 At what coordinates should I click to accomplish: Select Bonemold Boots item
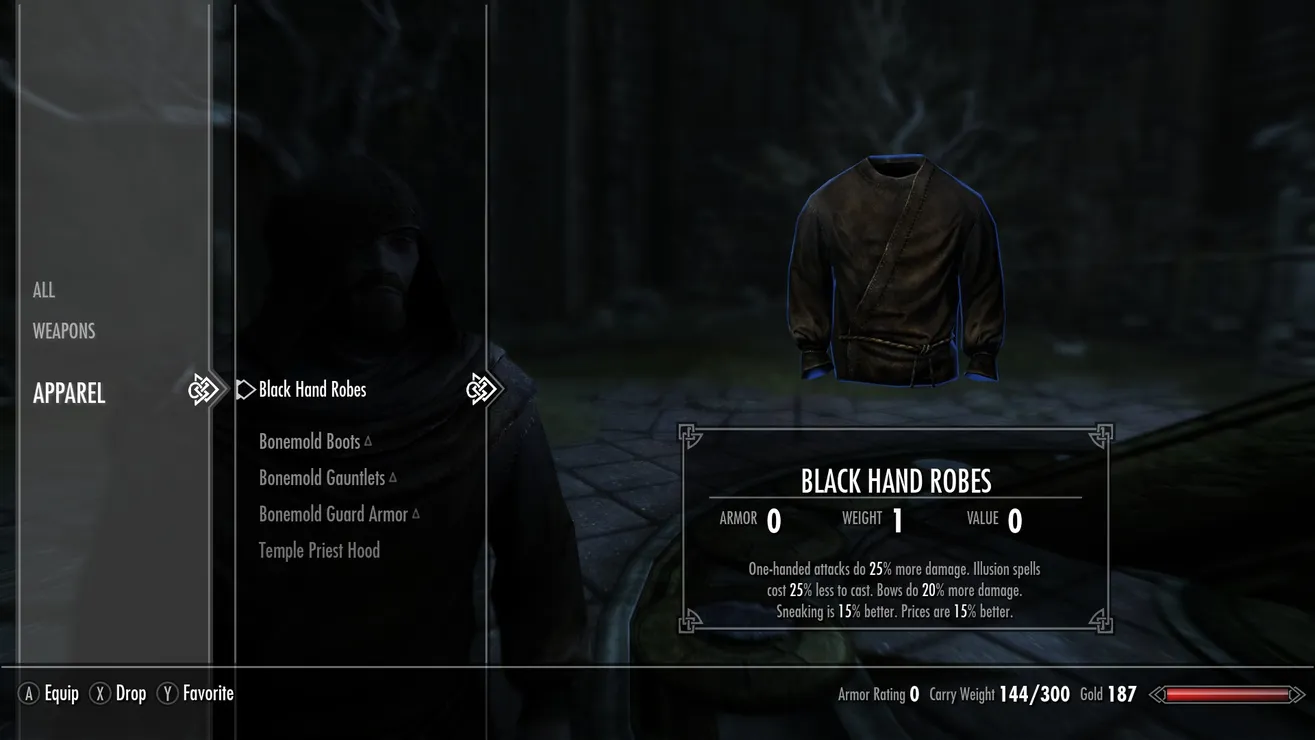(309, 442)
